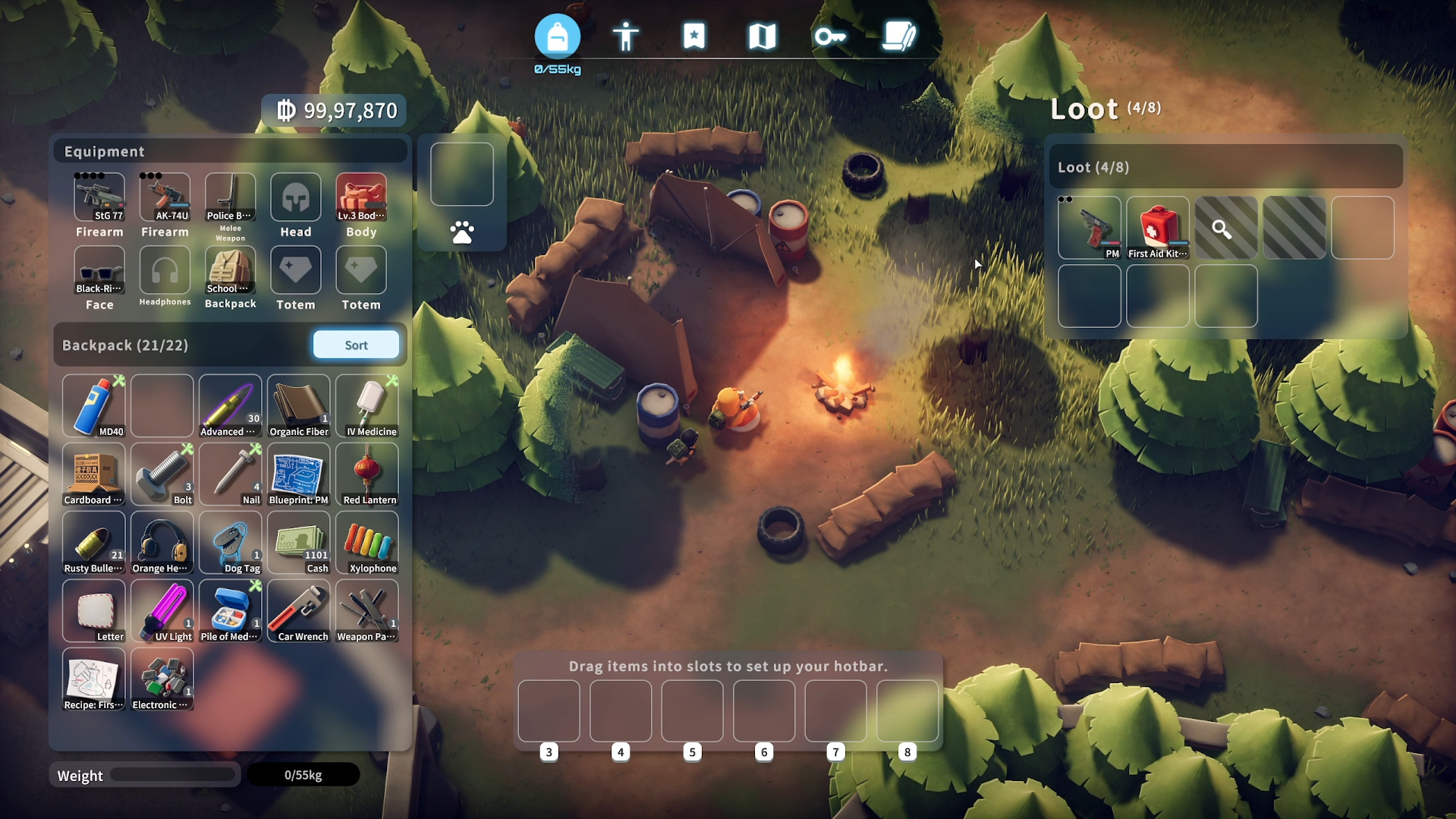Select the School backpack equipment slot
This screenshot has width=1456, height=819.
click(230, 271)
